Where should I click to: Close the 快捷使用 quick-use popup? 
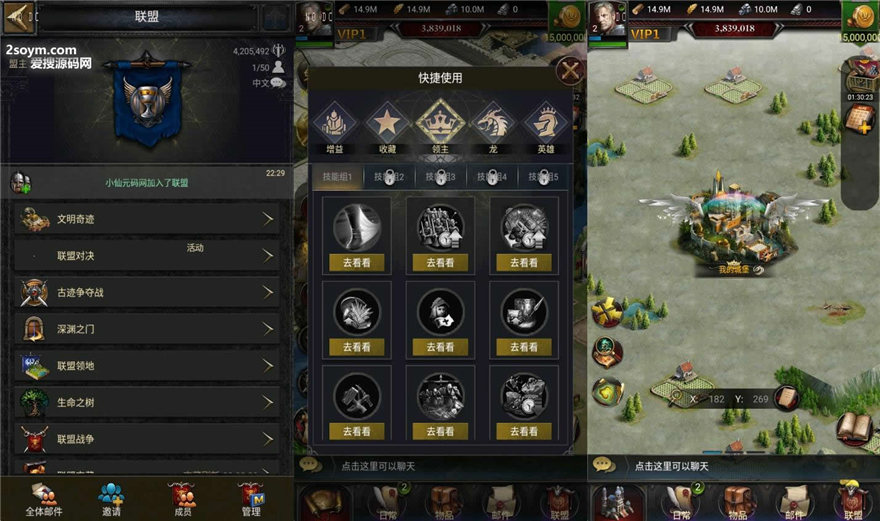click(569, 71)
